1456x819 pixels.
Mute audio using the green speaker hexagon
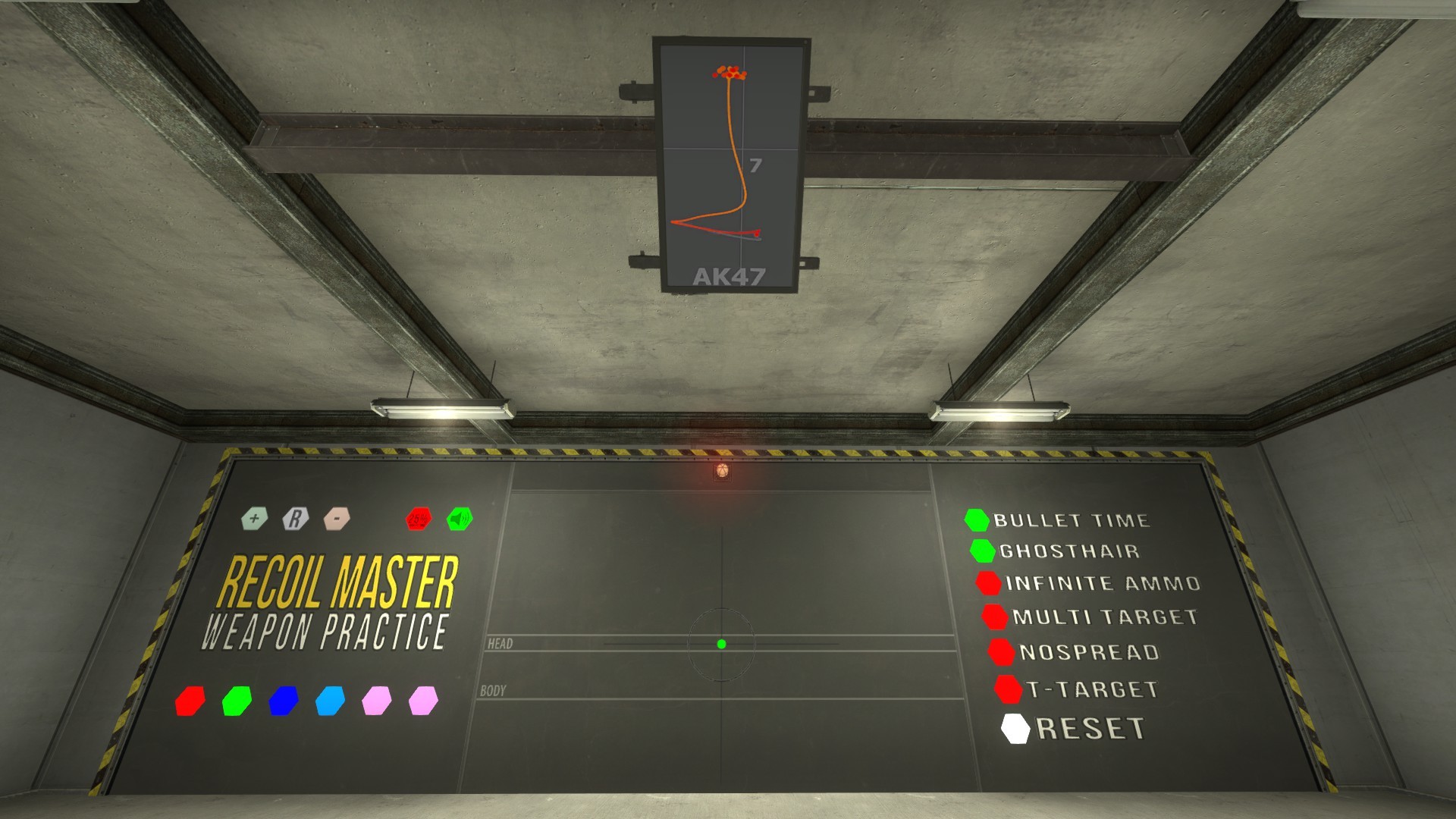pyautogui.click(x=458, y=519)
